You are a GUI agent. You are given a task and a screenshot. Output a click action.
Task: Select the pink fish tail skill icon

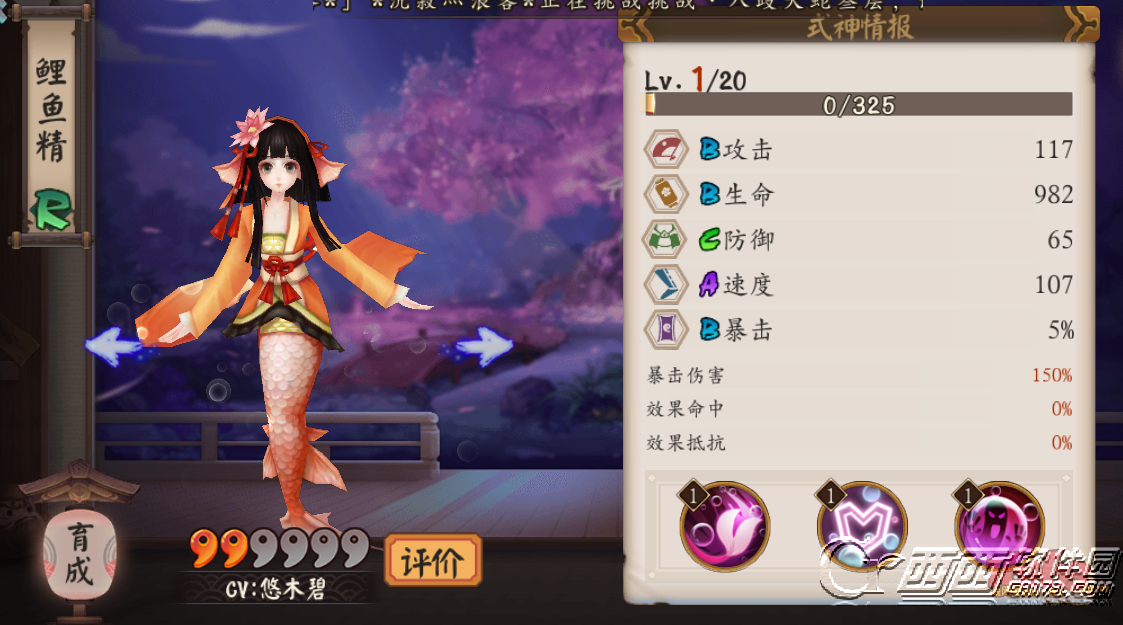(x=725, y=529)
